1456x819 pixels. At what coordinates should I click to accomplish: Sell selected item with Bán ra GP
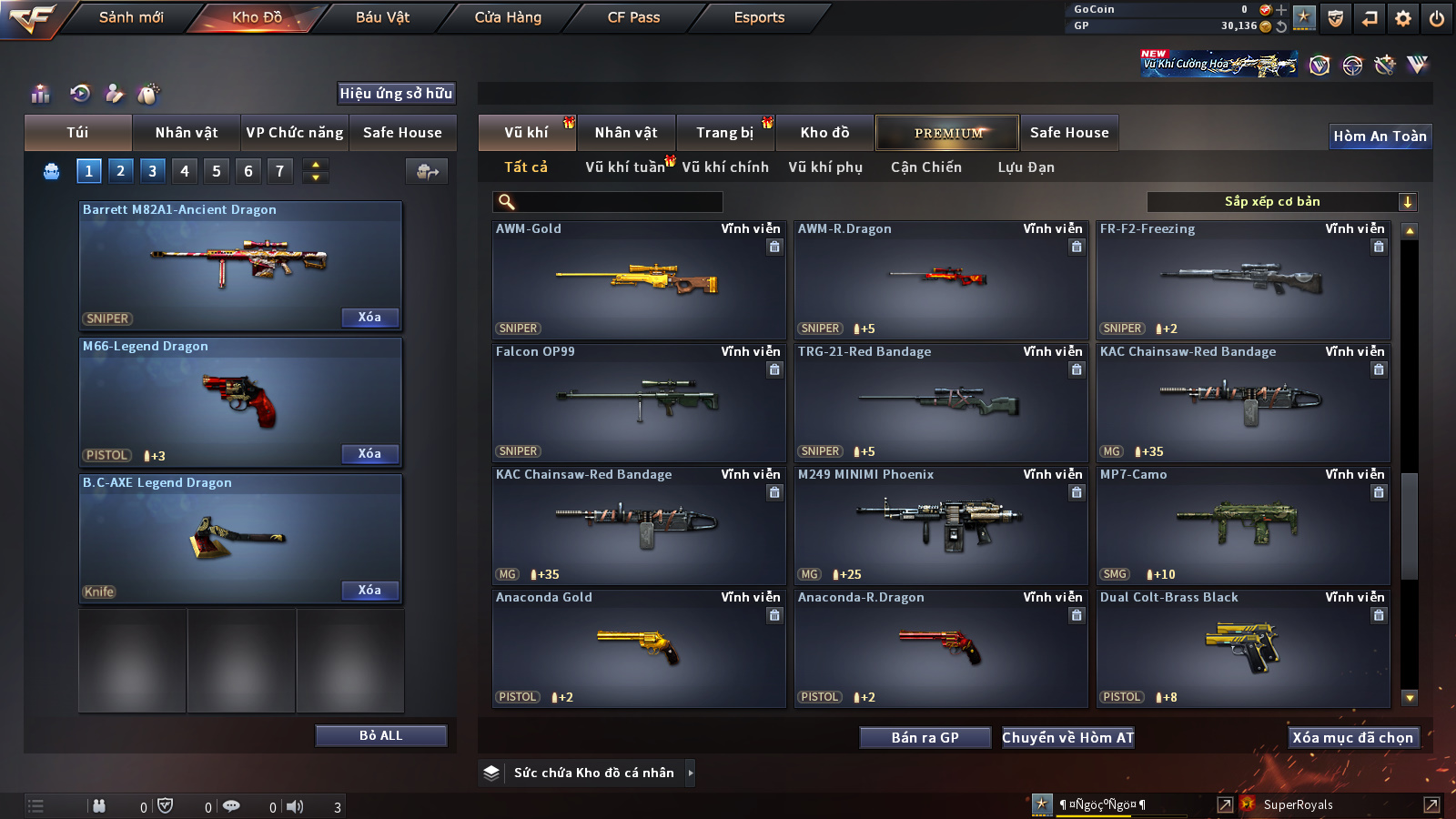(925, 738)
